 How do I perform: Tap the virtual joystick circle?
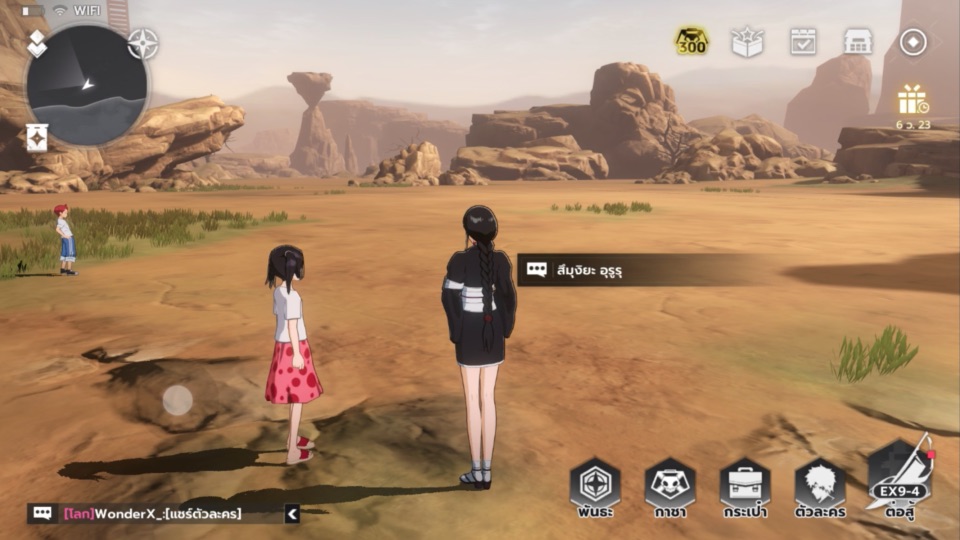(x=178, y=400)
